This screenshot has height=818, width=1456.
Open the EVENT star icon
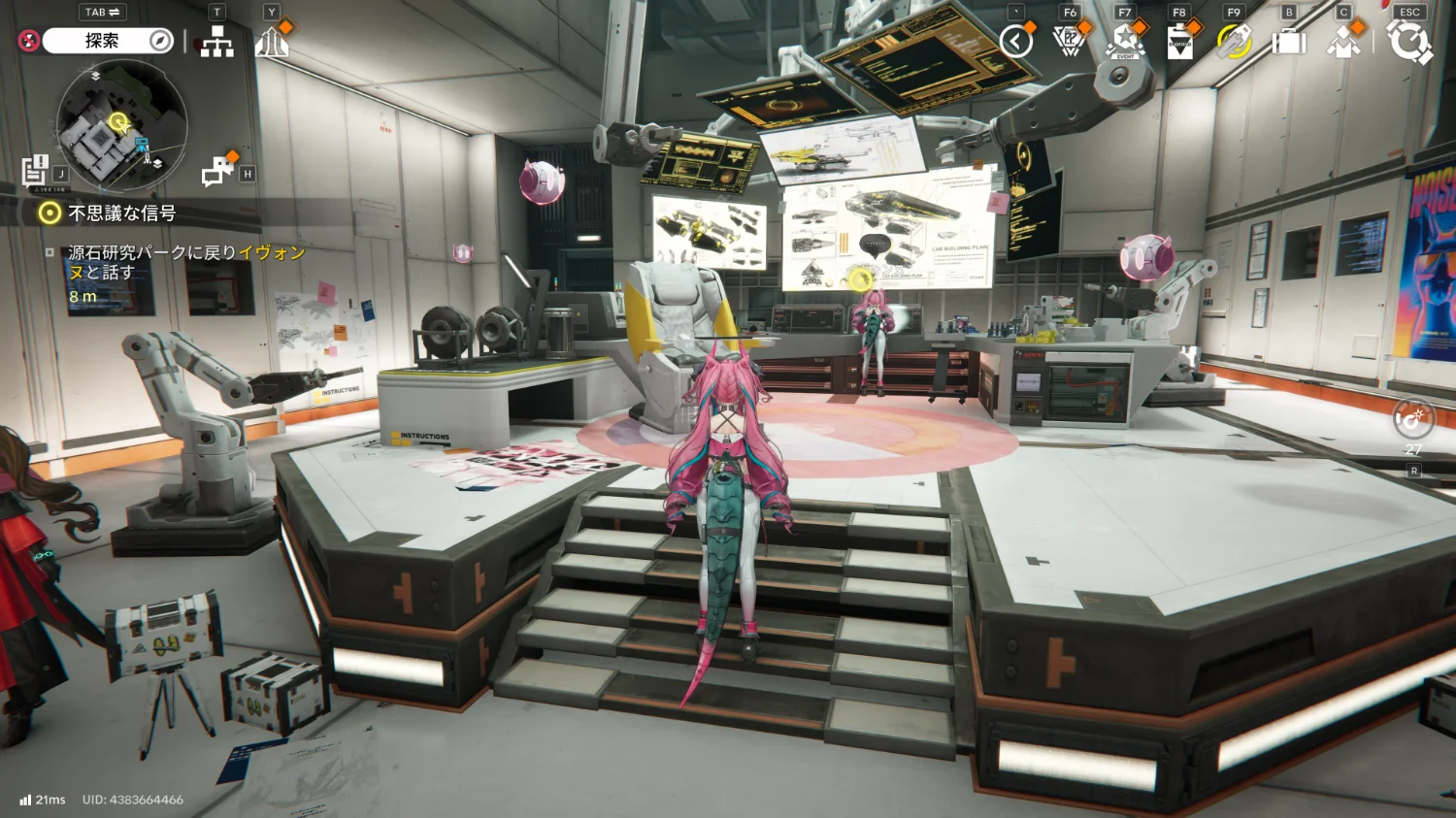tap(1125, 42)
